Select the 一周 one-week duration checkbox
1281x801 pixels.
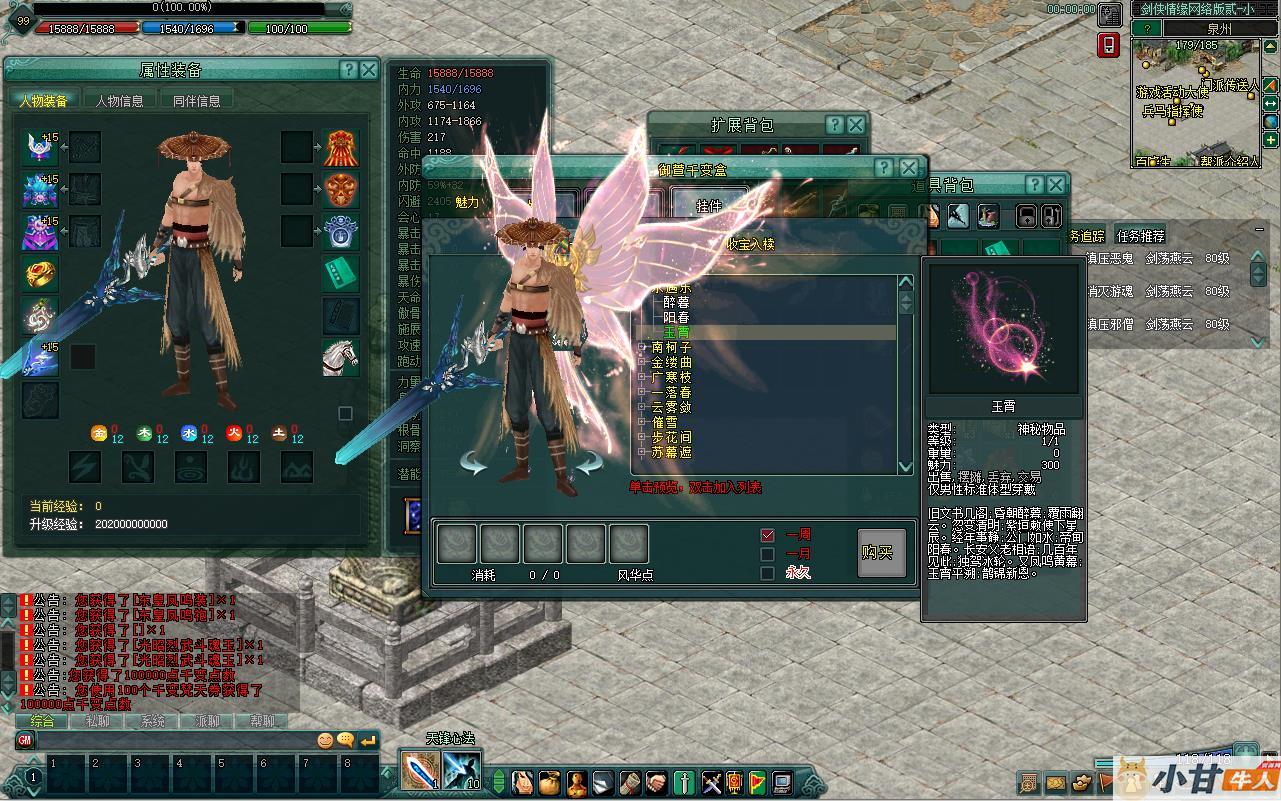tap(768, 536)
